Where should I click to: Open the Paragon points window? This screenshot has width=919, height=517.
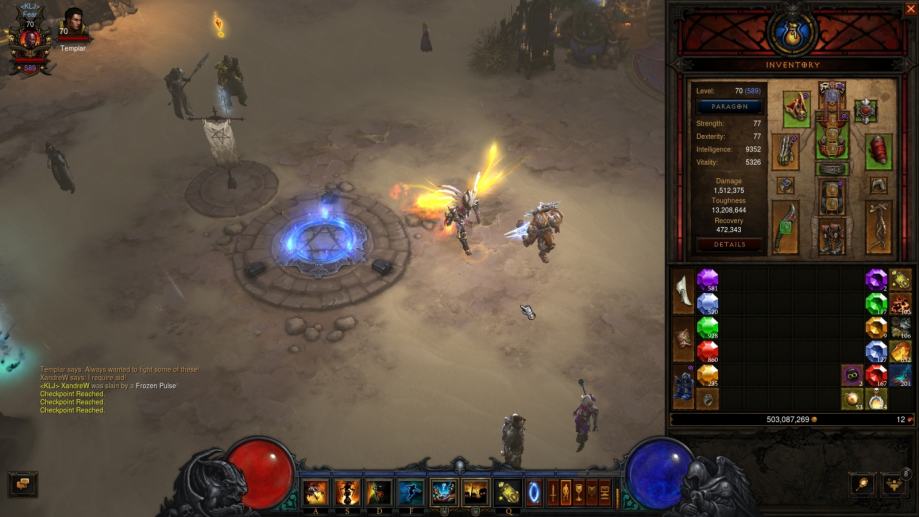[x=729, y=106]
